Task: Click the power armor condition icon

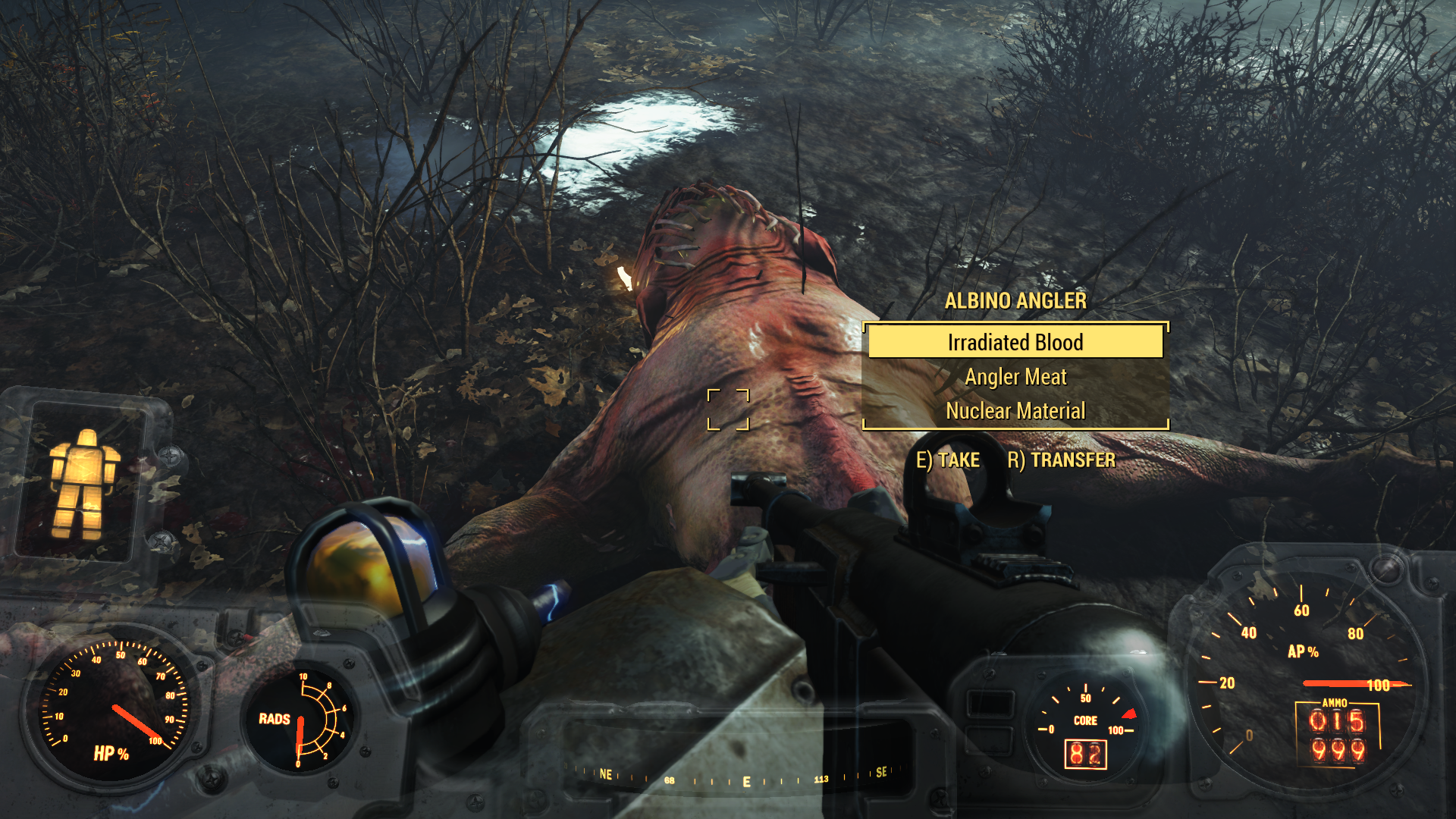Action: (x=83, y=483)
